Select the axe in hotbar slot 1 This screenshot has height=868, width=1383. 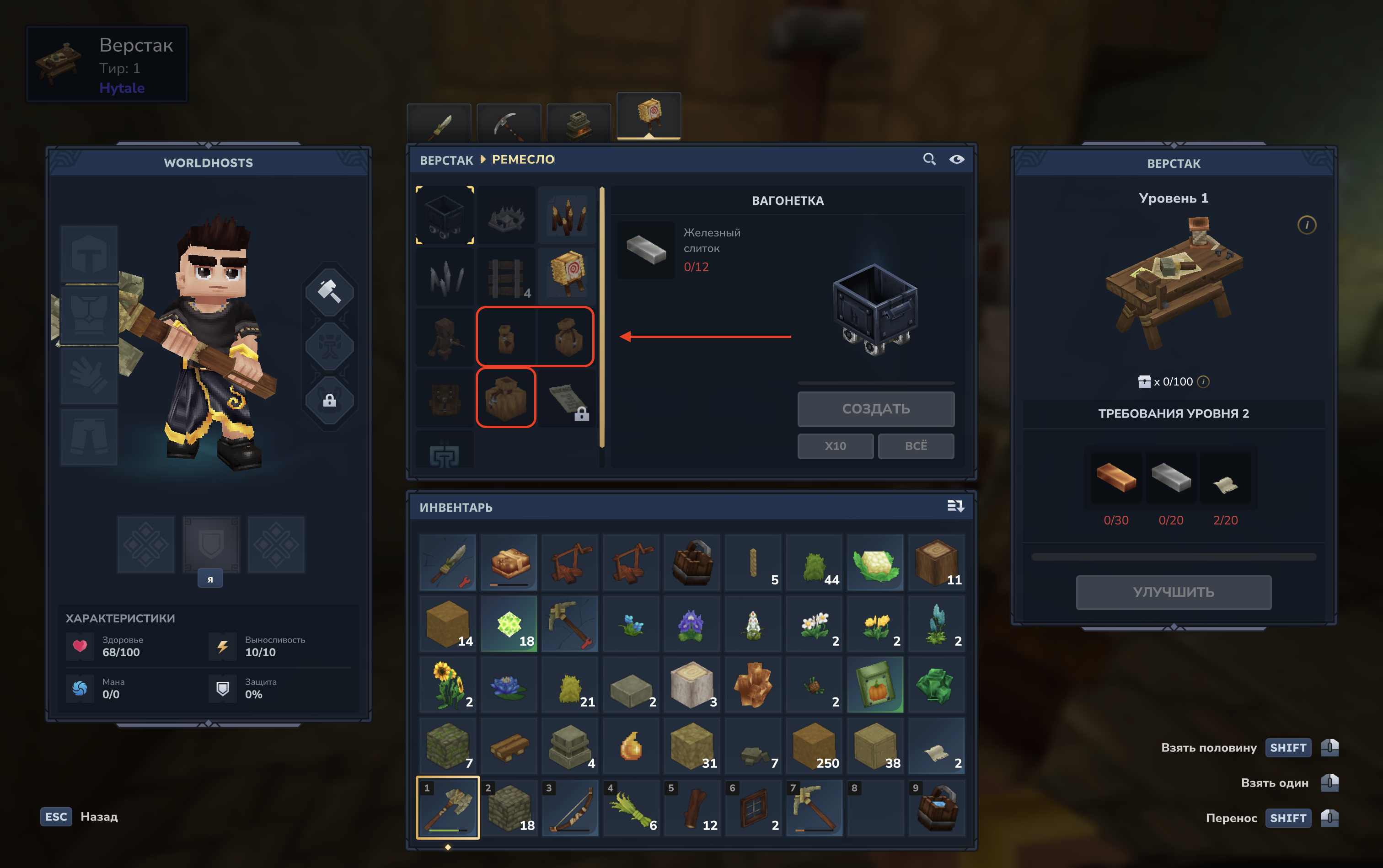click(448, 808)
